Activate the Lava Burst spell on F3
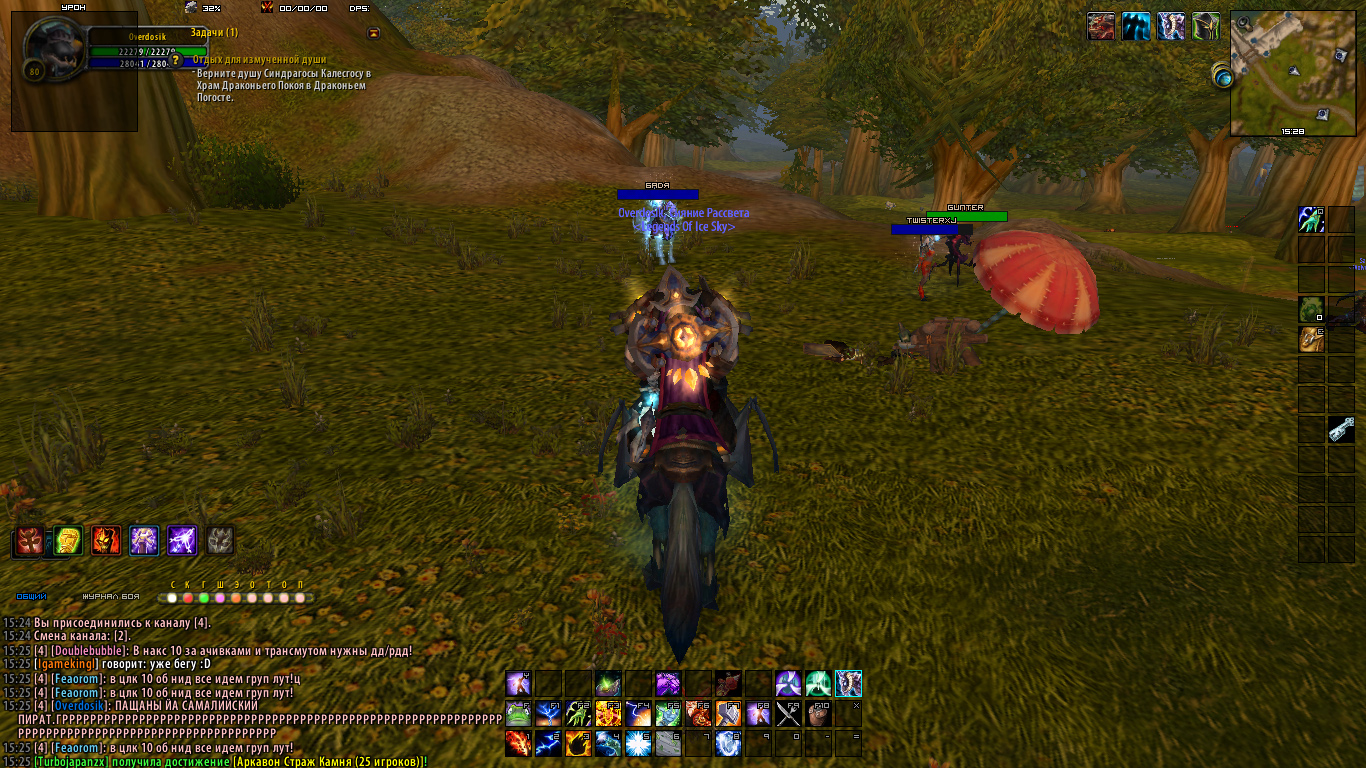 pyautogui.click(x=608, y=713)
